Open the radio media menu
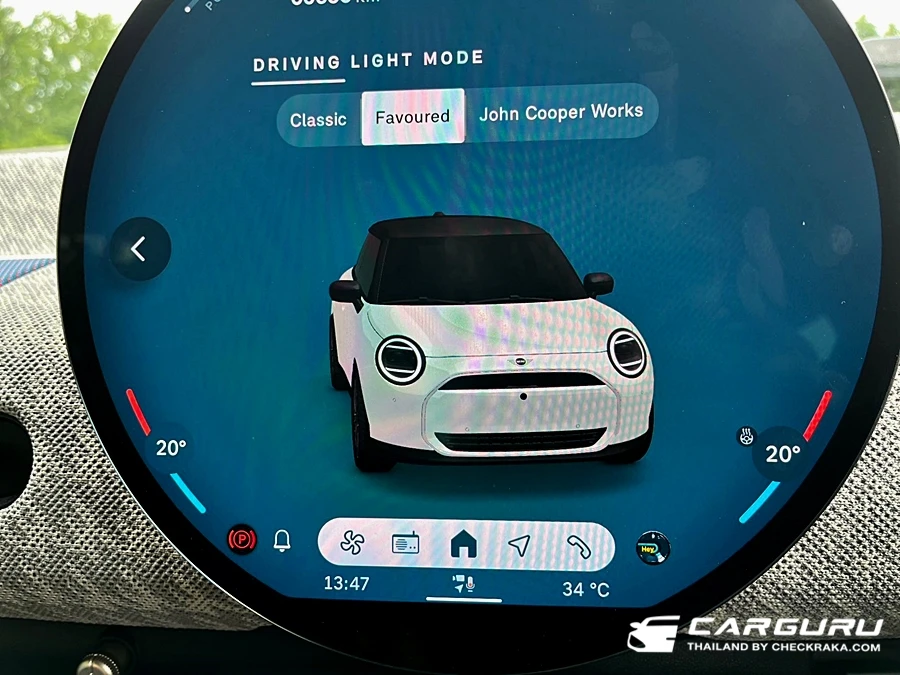This screenshot has width=900, height=675. click(405, 544)
